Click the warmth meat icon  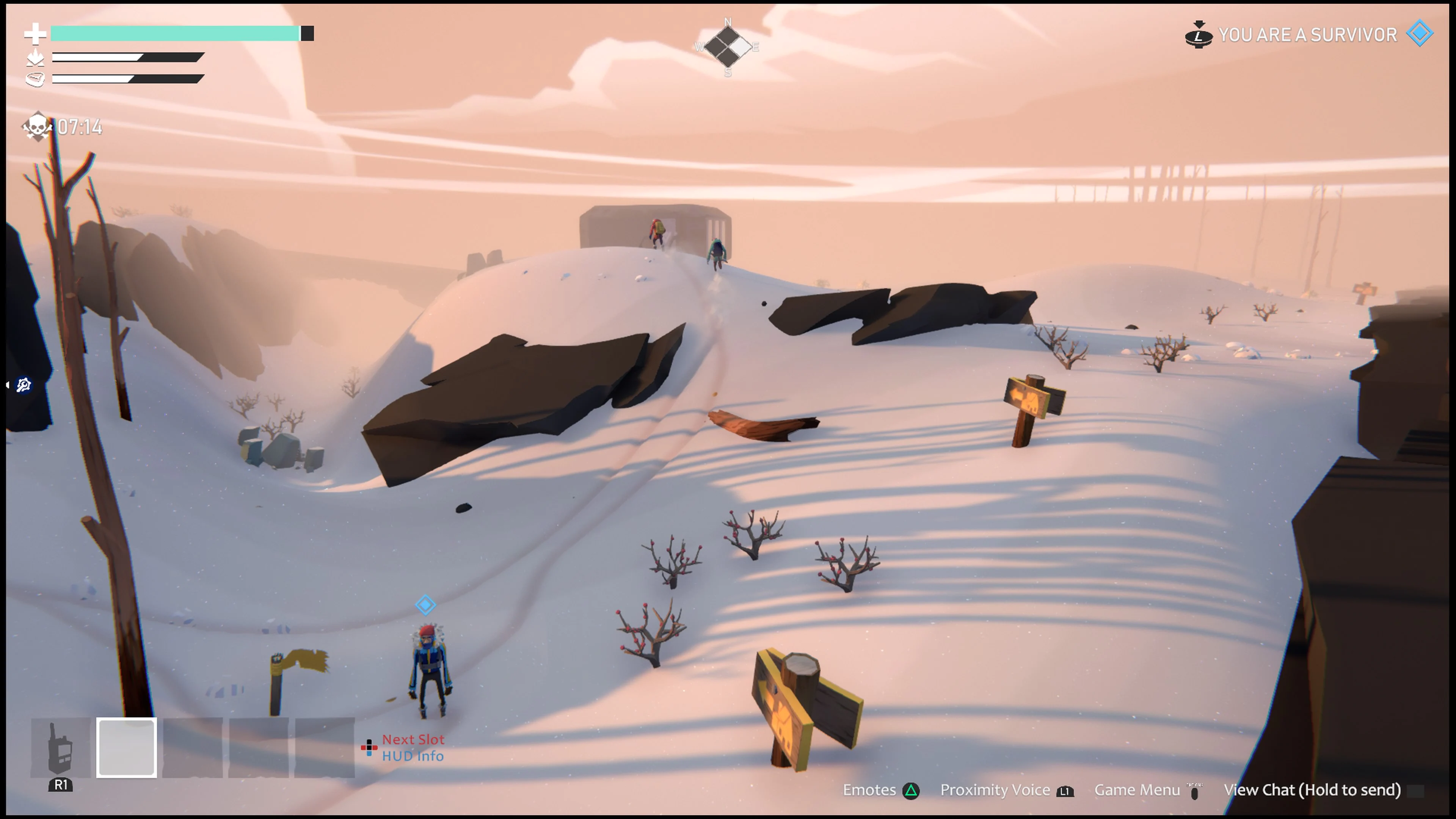[x=35, y=78]
